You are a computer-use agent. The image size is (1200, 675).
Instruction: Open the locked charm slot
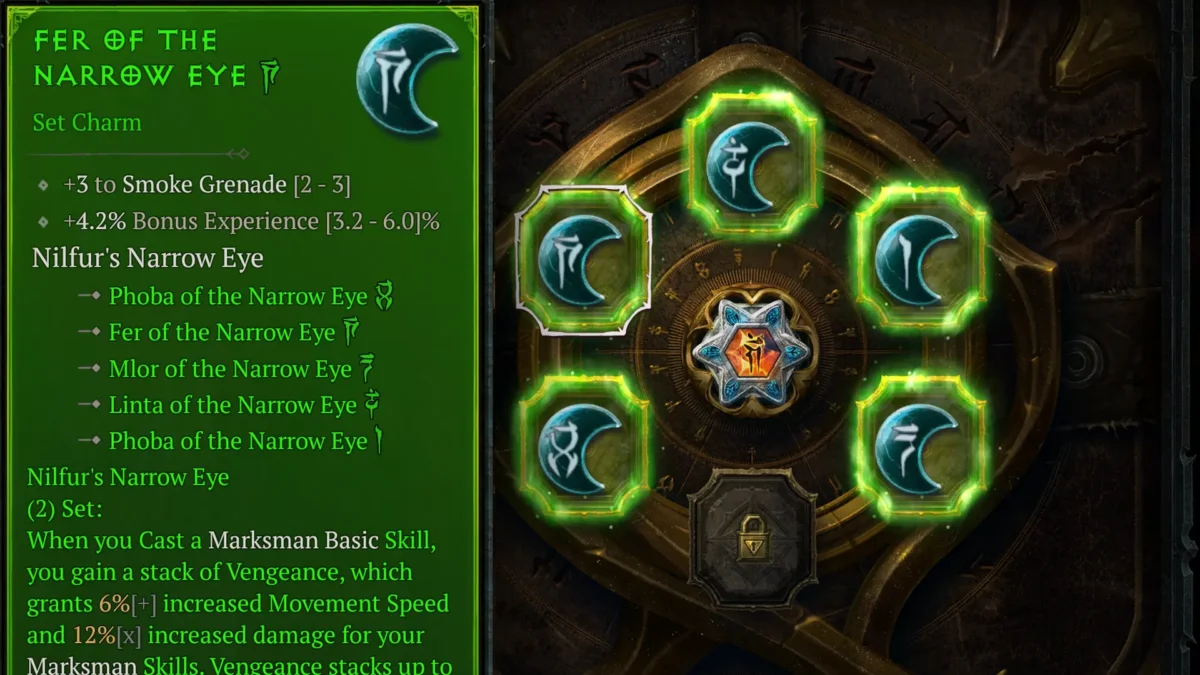[752, 535]
